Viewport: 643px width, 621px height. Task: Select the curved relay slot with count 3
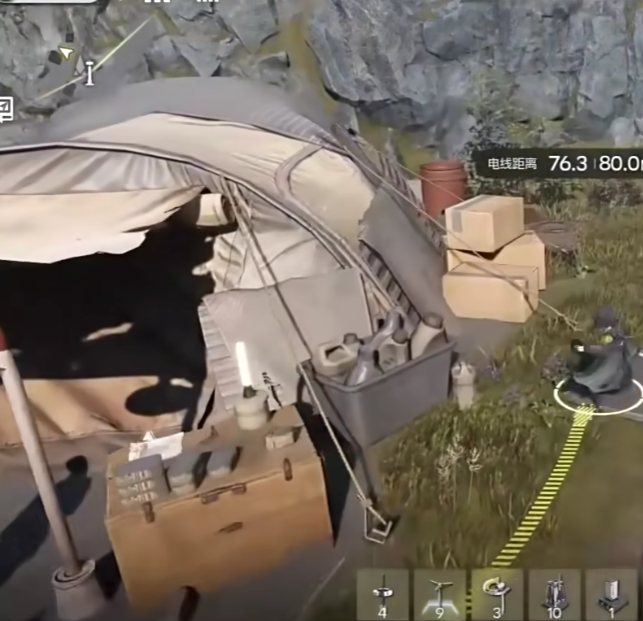[x=497, y=594]
